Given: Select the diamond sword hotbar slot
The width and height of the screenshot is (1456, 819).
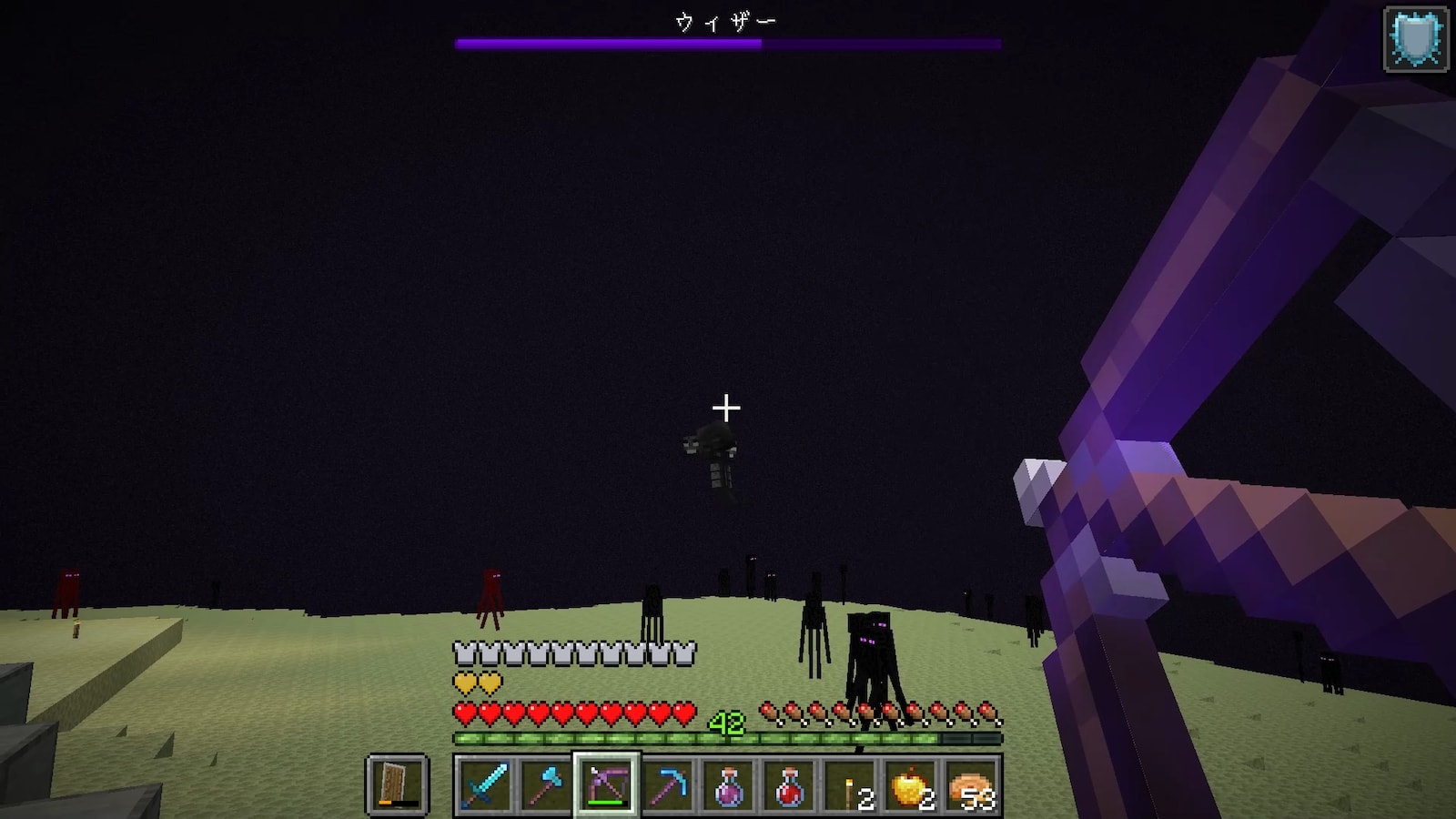Looking at the screenshot, I should [484, 784].
